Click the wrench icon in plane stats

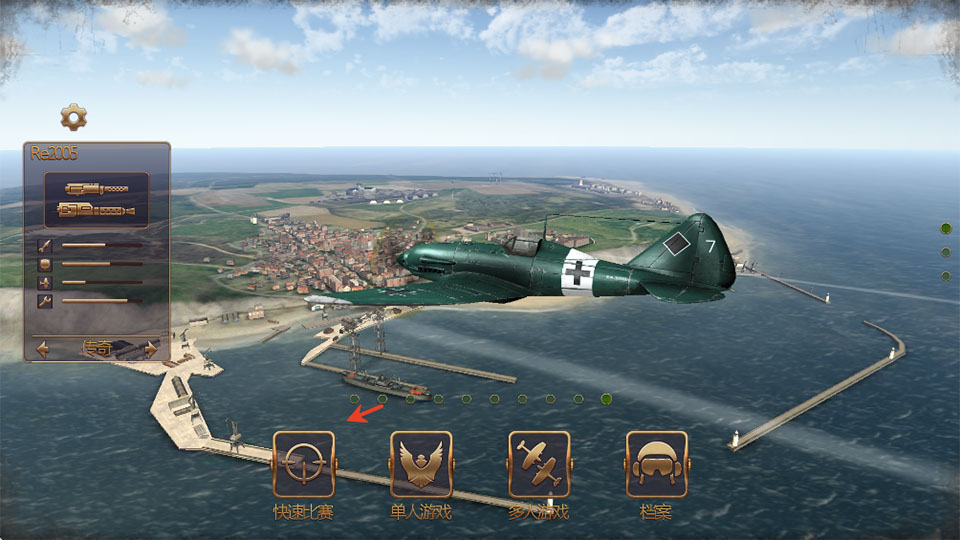tap(45, 300)
